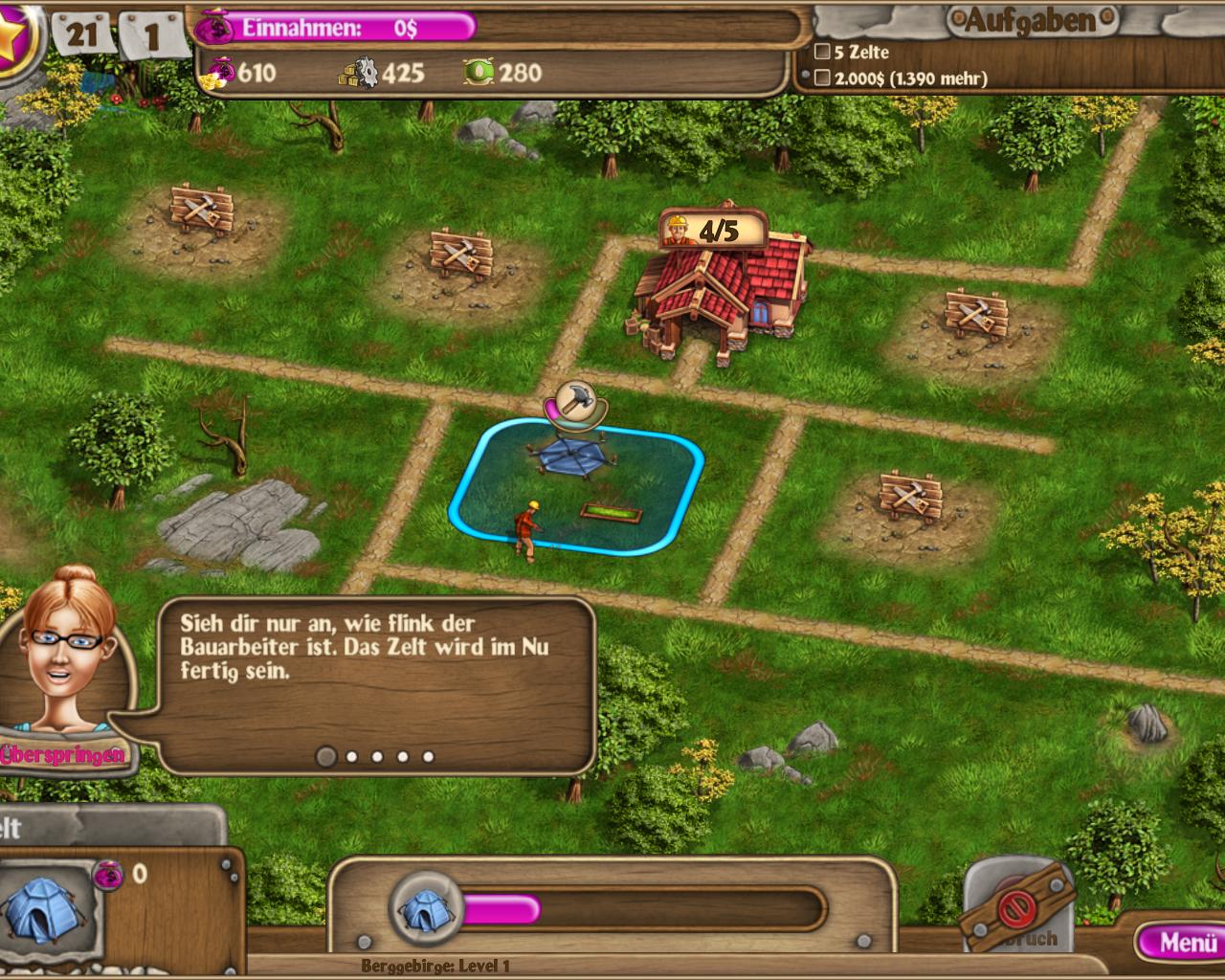The image size is (1225, 980).
Task: Select the hammer icon above the tent site
Action: 574,400
